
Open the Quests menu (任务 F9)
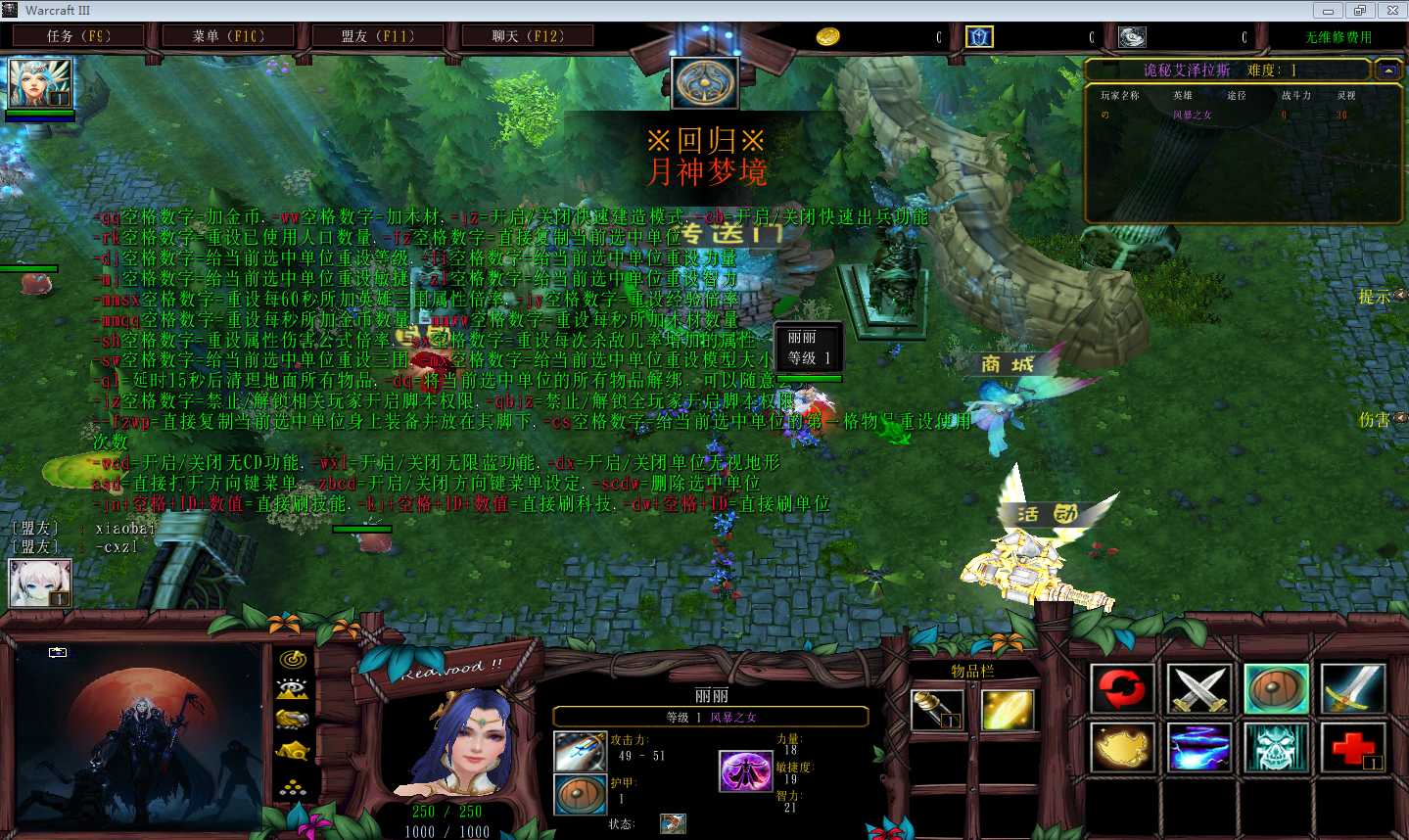78,36
